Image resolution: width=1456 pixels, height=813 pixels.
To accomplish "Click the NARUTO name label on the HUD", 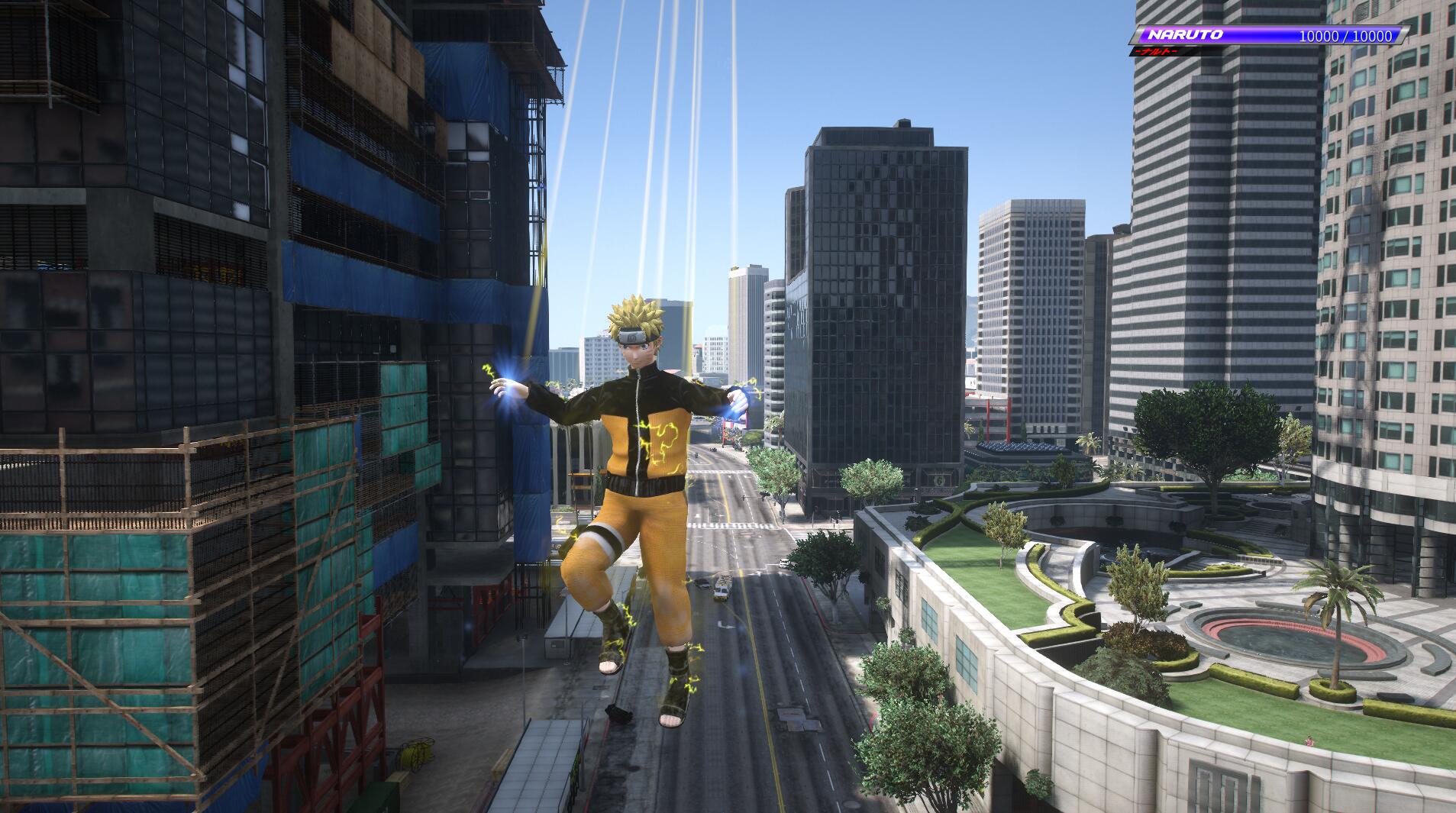I will point(1186,34).
